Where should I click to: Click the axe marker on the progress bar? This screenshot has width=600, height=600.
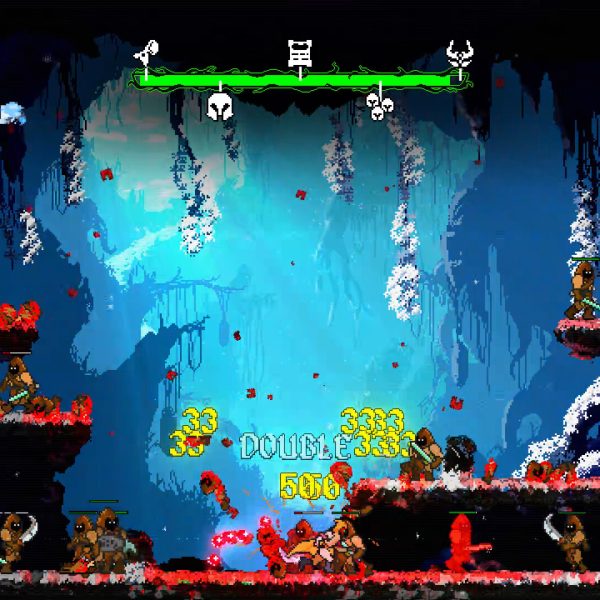tap(148, 51)
